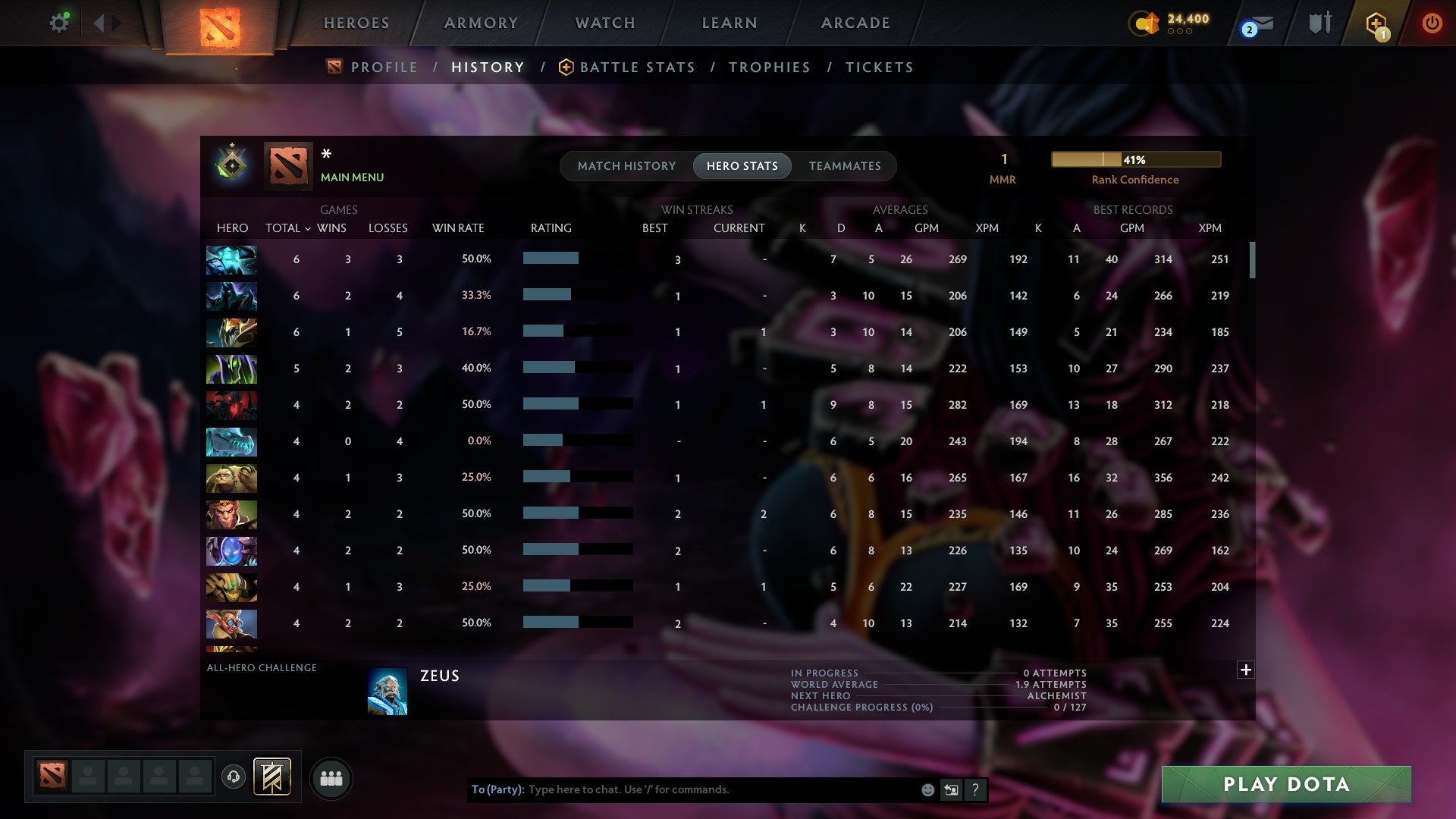Image resolution: width=1456 pixels, height=819 pixels.
Task: Open the friends list people icon
Action: coord(331,777)
